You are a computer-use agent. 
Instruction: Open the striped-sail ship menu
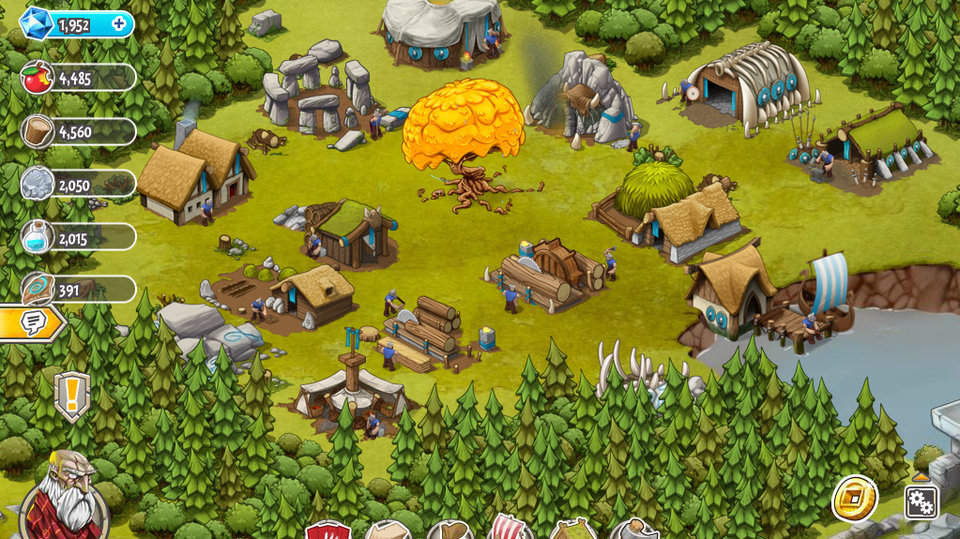[510, 528]
